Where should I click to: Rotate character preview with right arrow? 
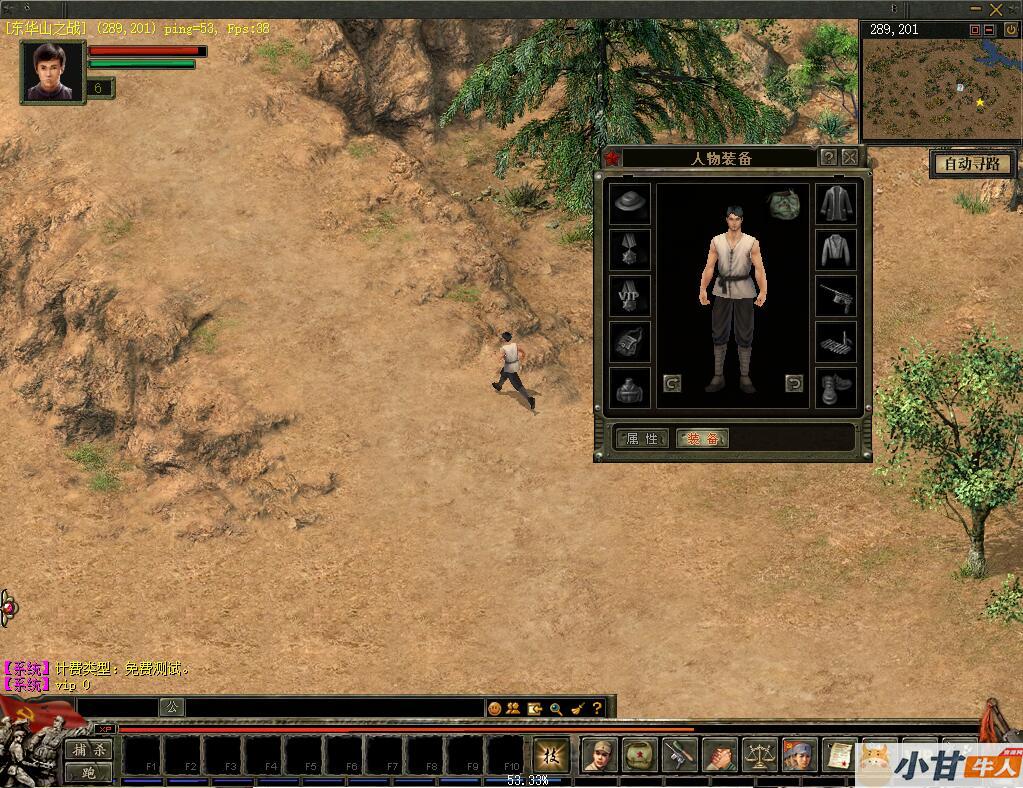(x=794, y=383)
